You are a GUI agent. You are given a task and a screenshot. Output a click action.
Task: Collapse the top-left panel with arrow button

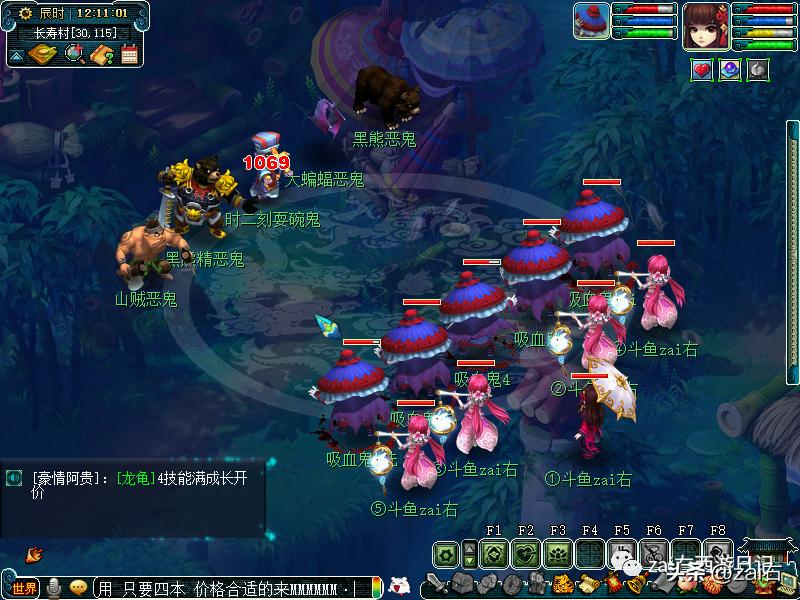[x=16, y=55]
